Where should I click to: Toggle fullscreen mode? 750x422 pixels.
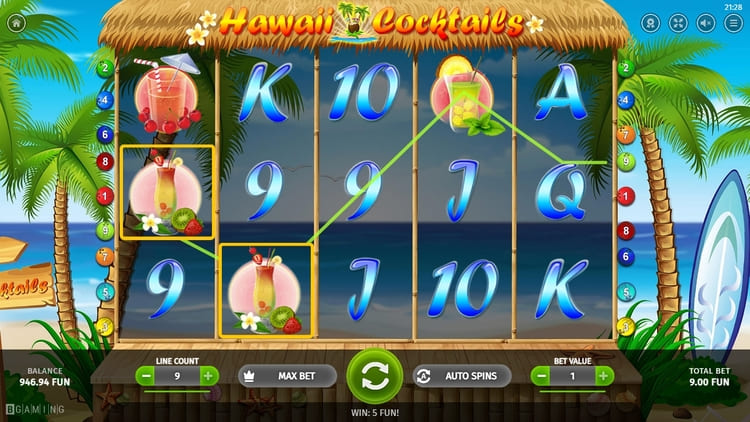point(680,23)
